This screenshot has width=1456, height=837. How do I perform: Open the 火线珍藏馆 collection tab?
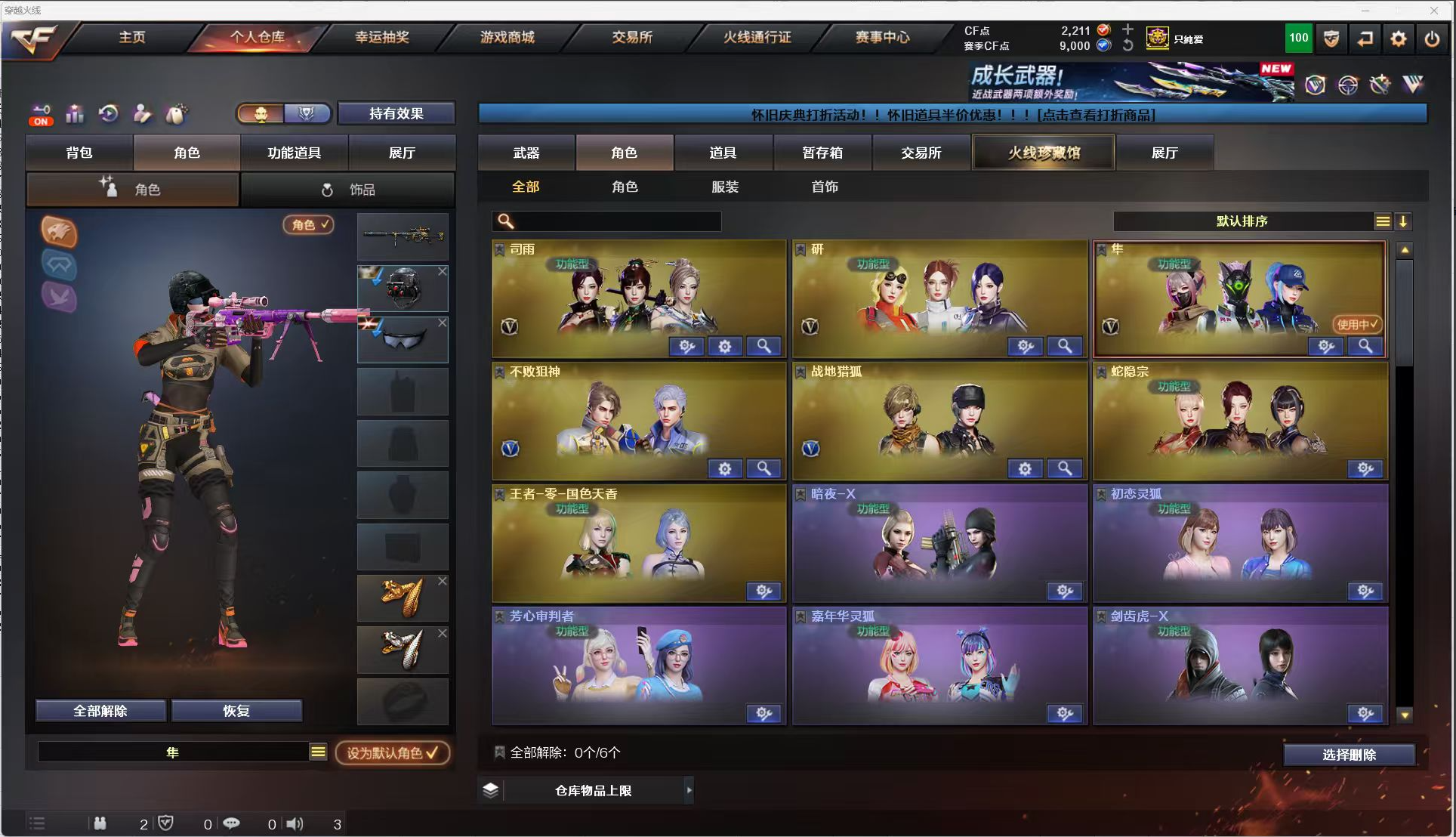click(1043, 153)
